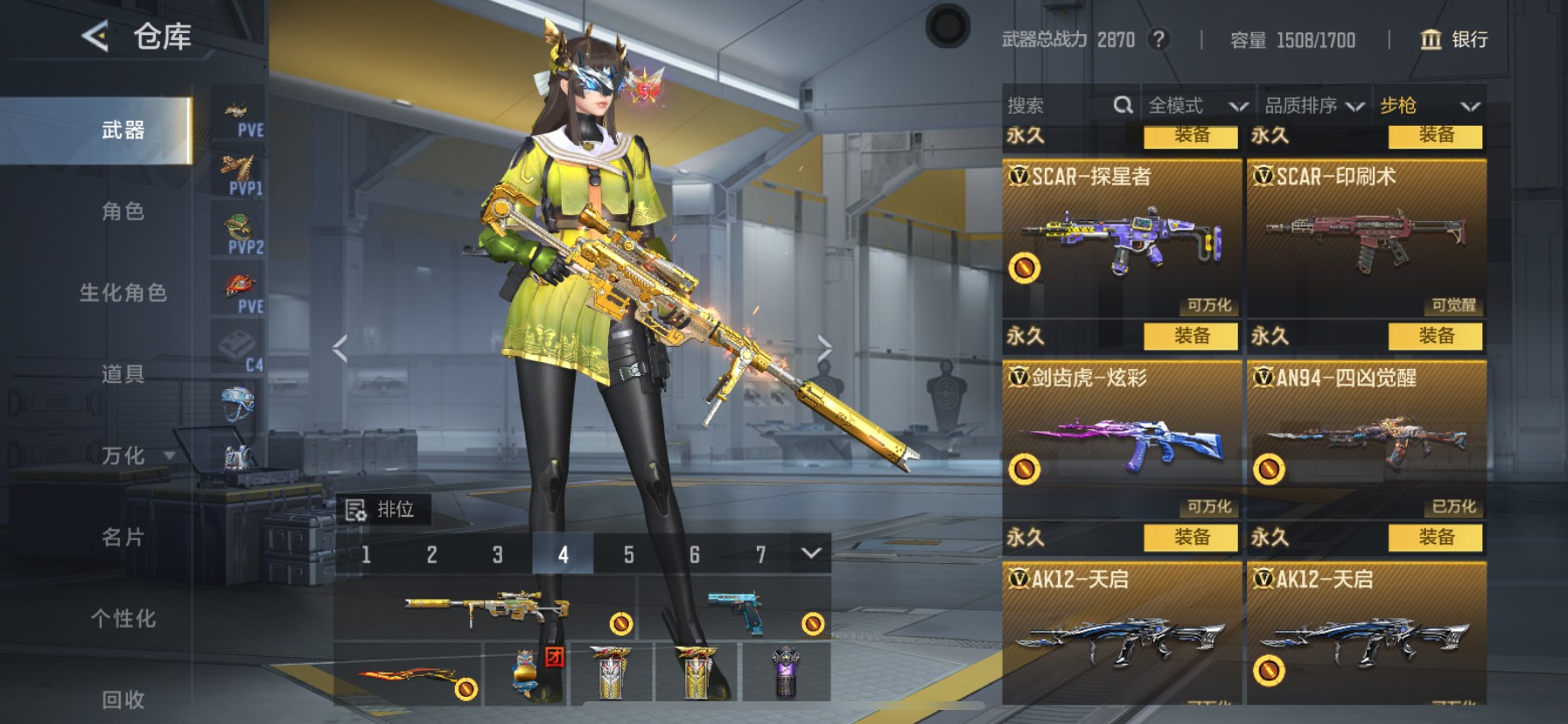Choose the 剑齿虎-炫彩 weapon card
The height and width of the screenshot is (724, 1568).
pos(1121,439)
